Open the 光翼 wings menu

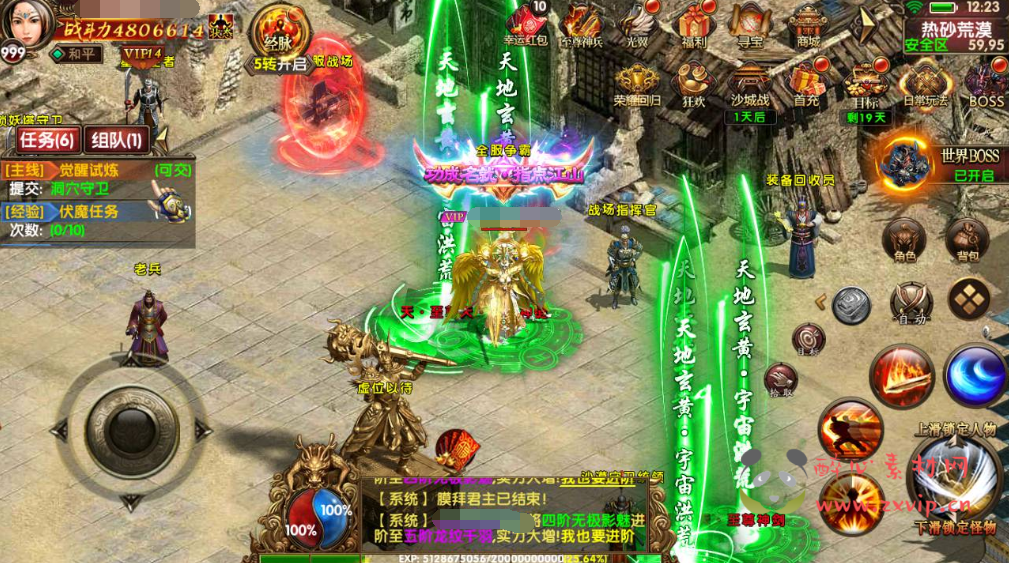tap(637, 24)
